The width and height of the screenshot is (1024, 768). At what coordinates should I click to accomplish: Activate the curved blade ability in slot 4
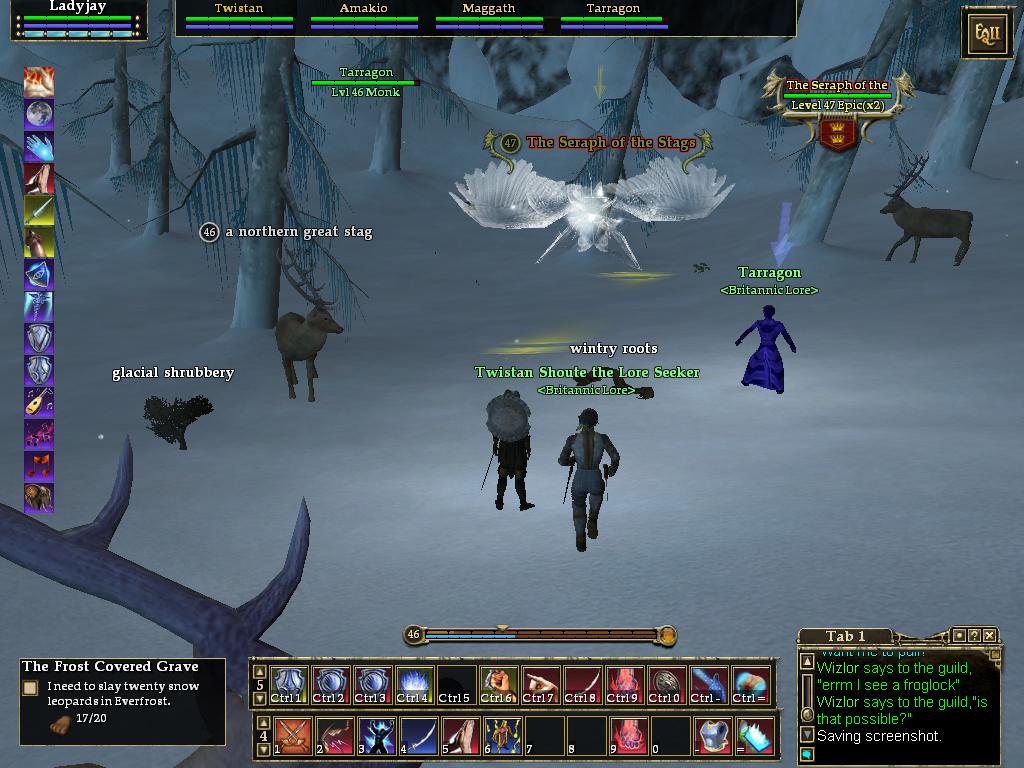point(419,736)
